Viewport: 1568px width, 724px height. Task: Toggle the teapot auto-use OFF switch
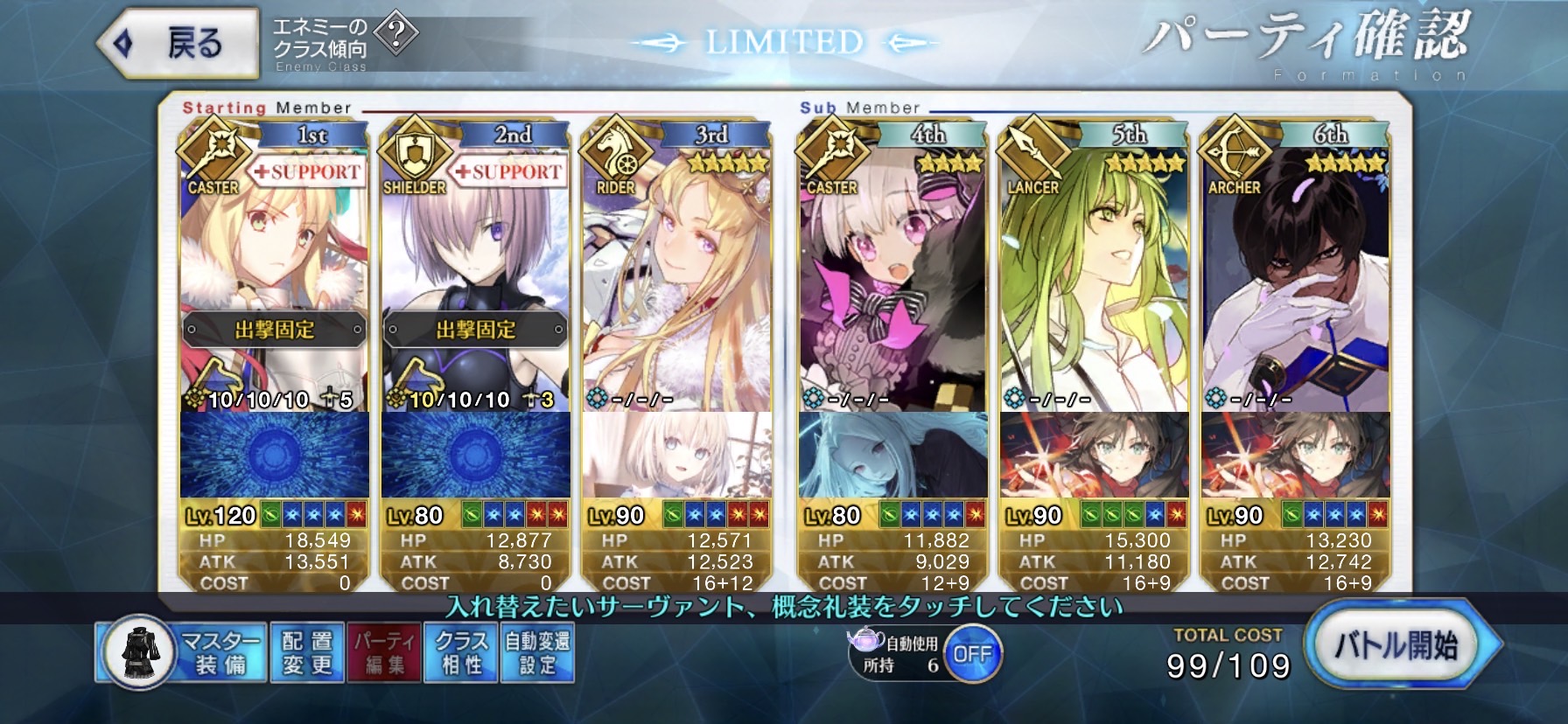click(972, 654)
